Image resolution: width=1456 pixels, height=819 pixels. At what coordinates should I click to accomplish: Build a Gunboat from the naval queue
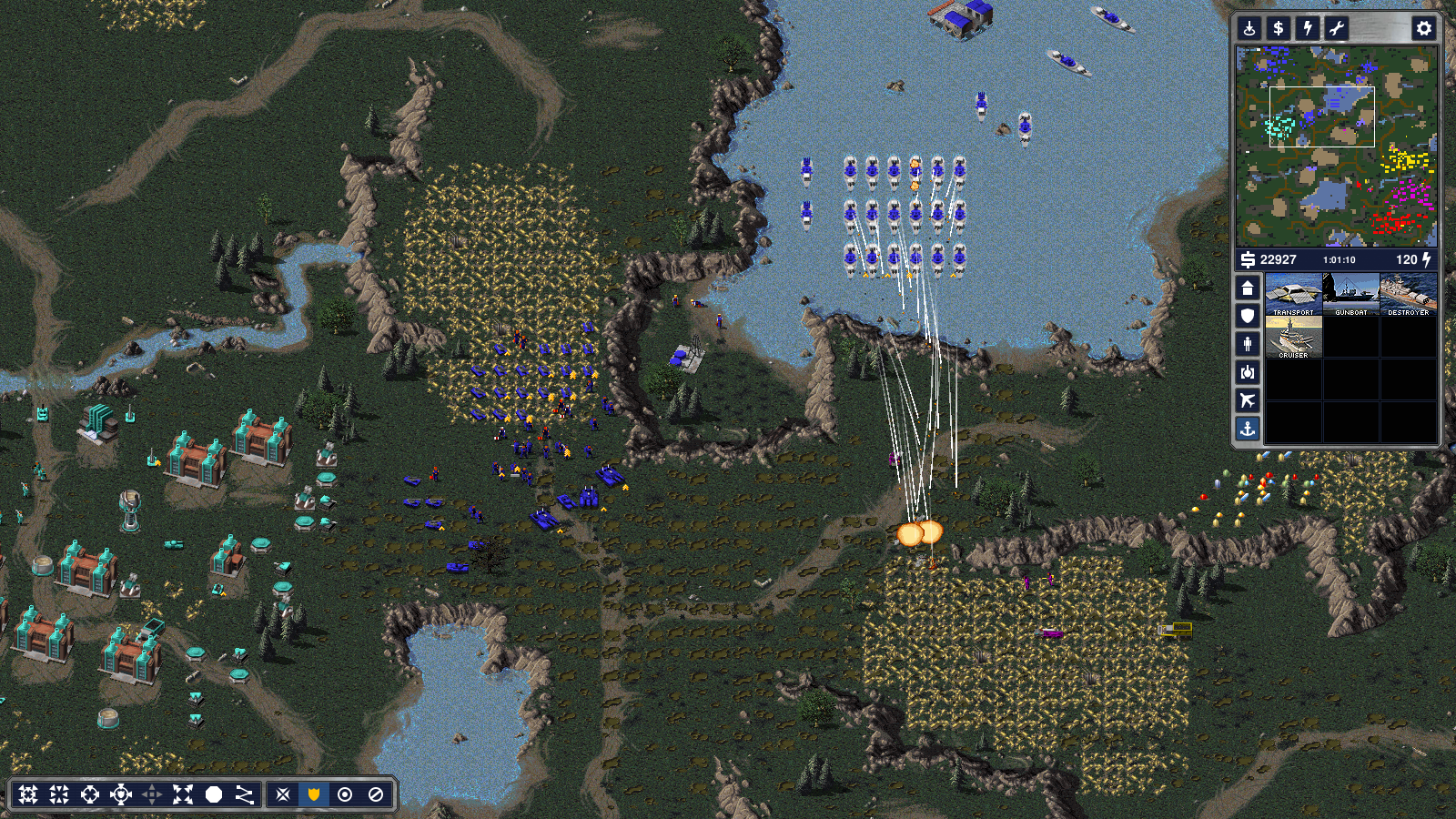pyautogui.click(x=1350, y=294)
